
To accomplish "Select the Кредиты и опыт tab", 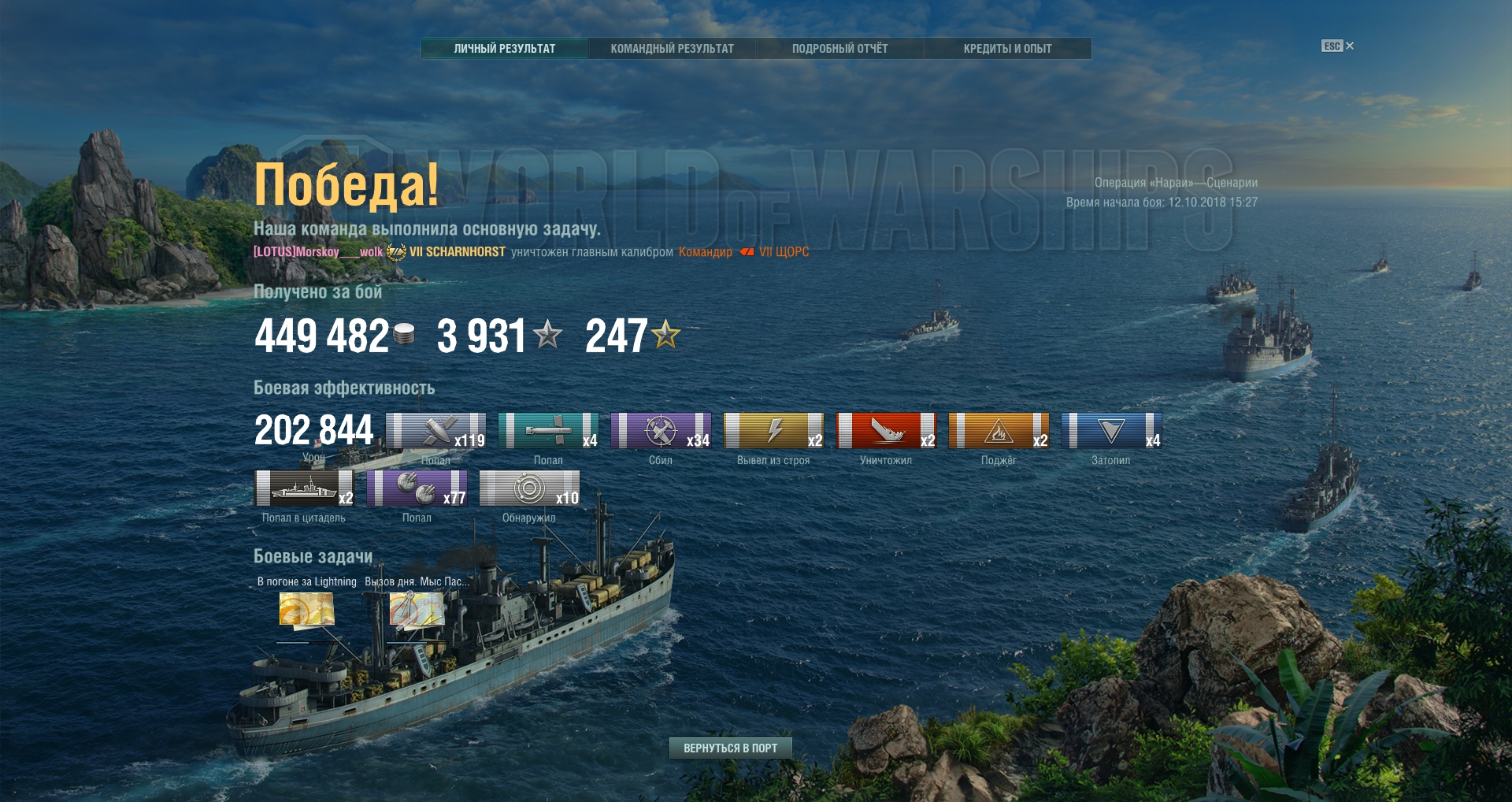I will 1007,49.
